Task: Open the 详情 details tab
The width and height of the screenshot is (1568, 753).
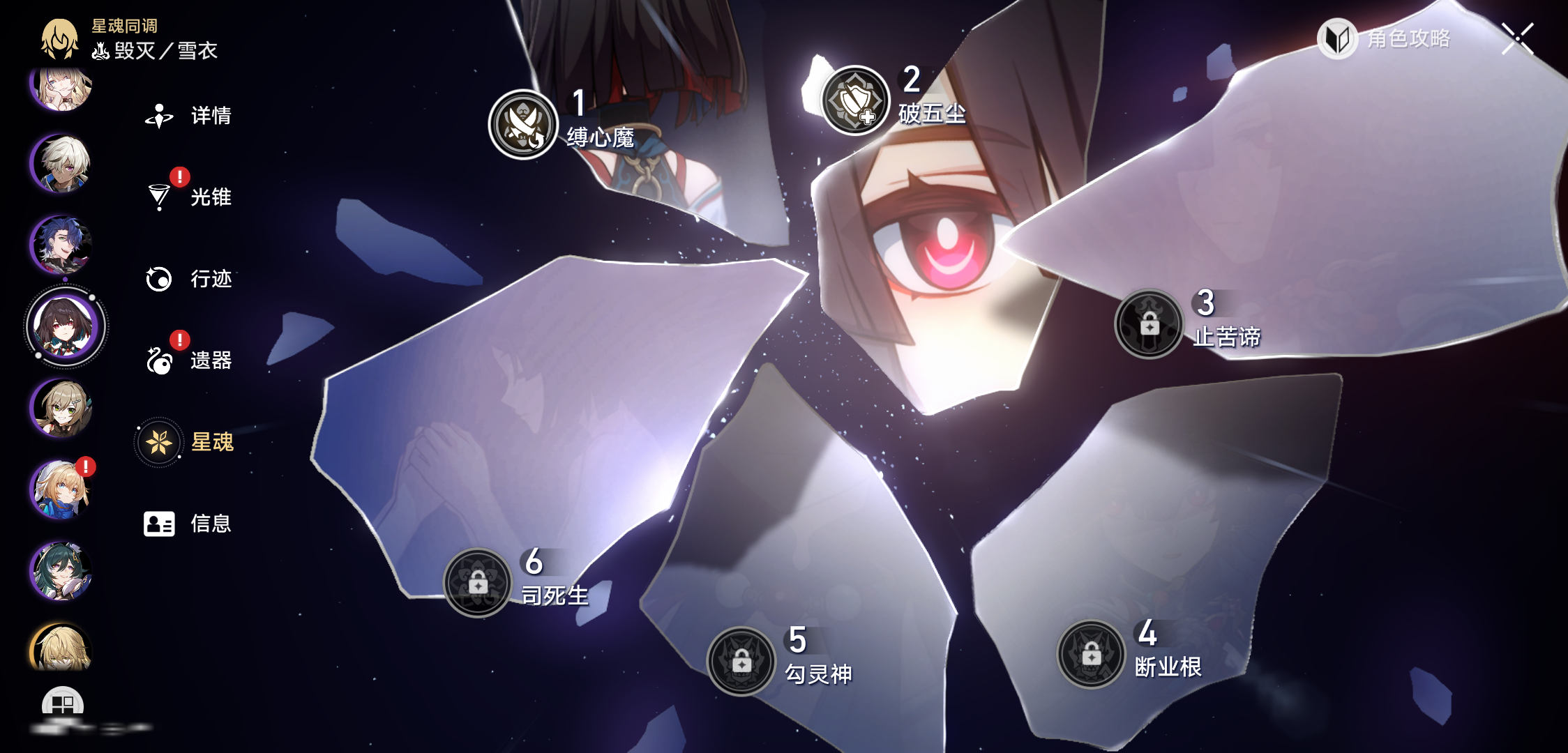Action: pos(188,116)
